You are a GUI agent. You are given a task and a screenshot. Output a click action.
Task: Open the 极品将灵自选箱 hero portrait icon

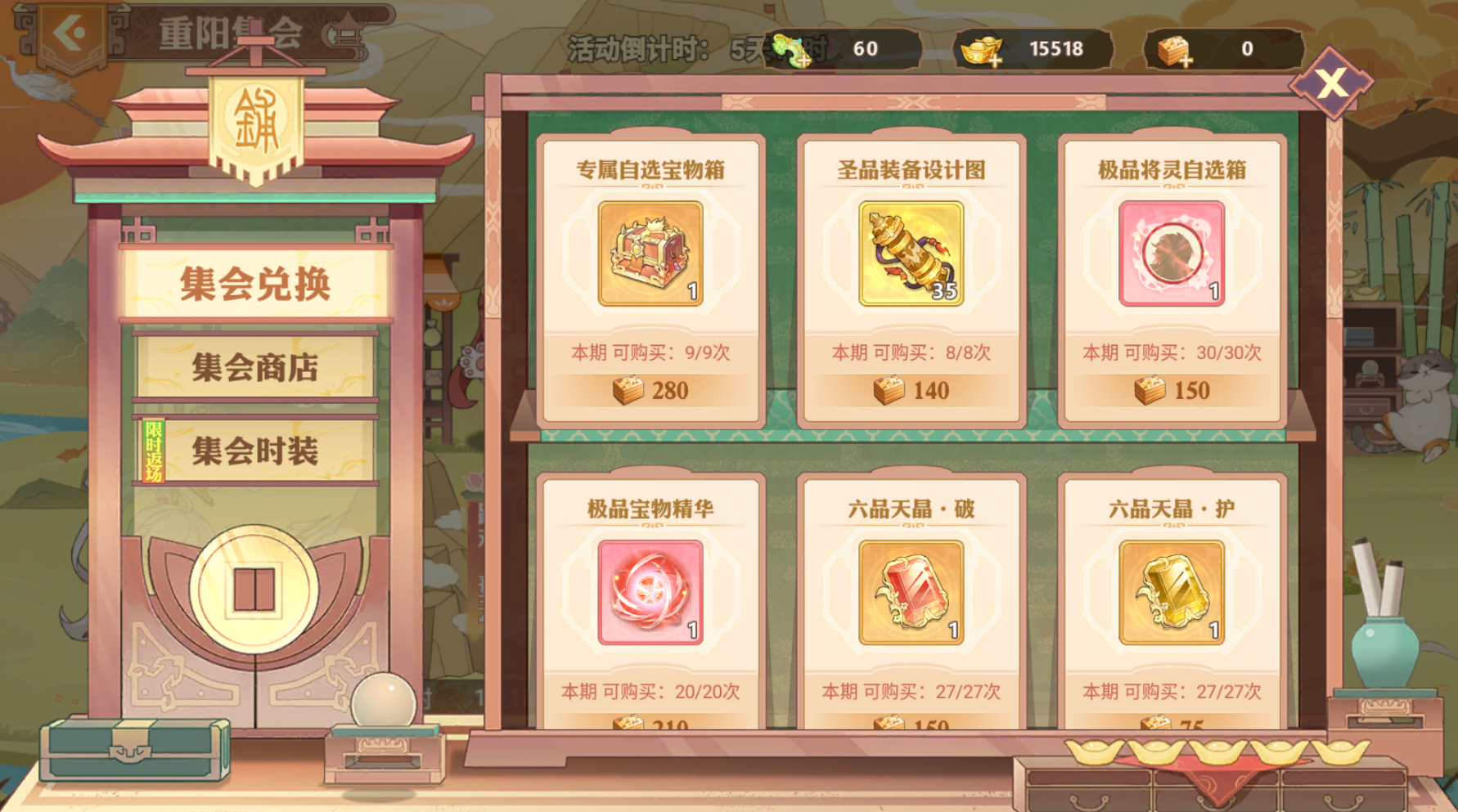pyautogui.click(x=1168, y=253)
